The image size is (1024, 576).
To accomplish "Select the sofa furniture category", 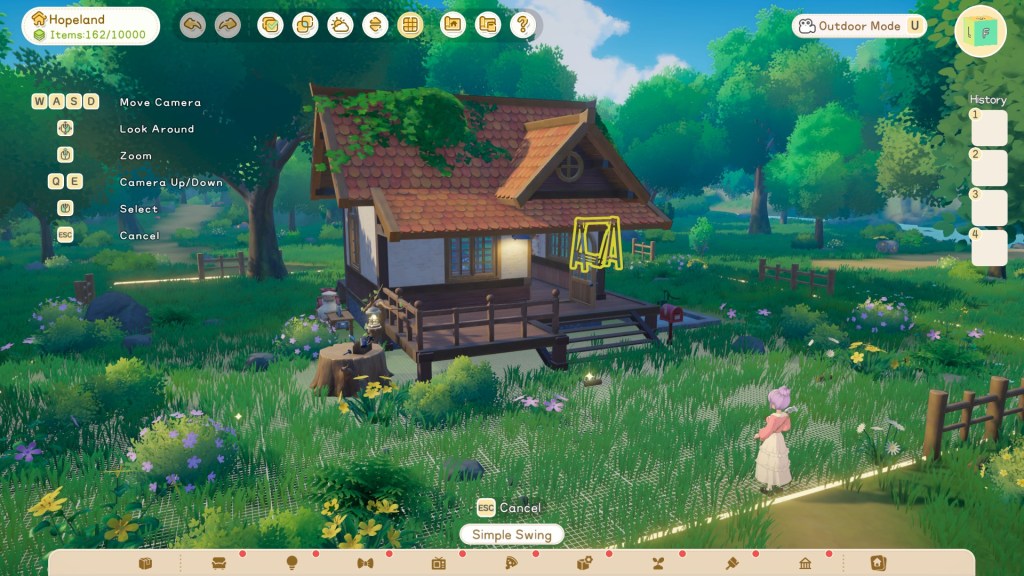I will click(x=219, y=564).
